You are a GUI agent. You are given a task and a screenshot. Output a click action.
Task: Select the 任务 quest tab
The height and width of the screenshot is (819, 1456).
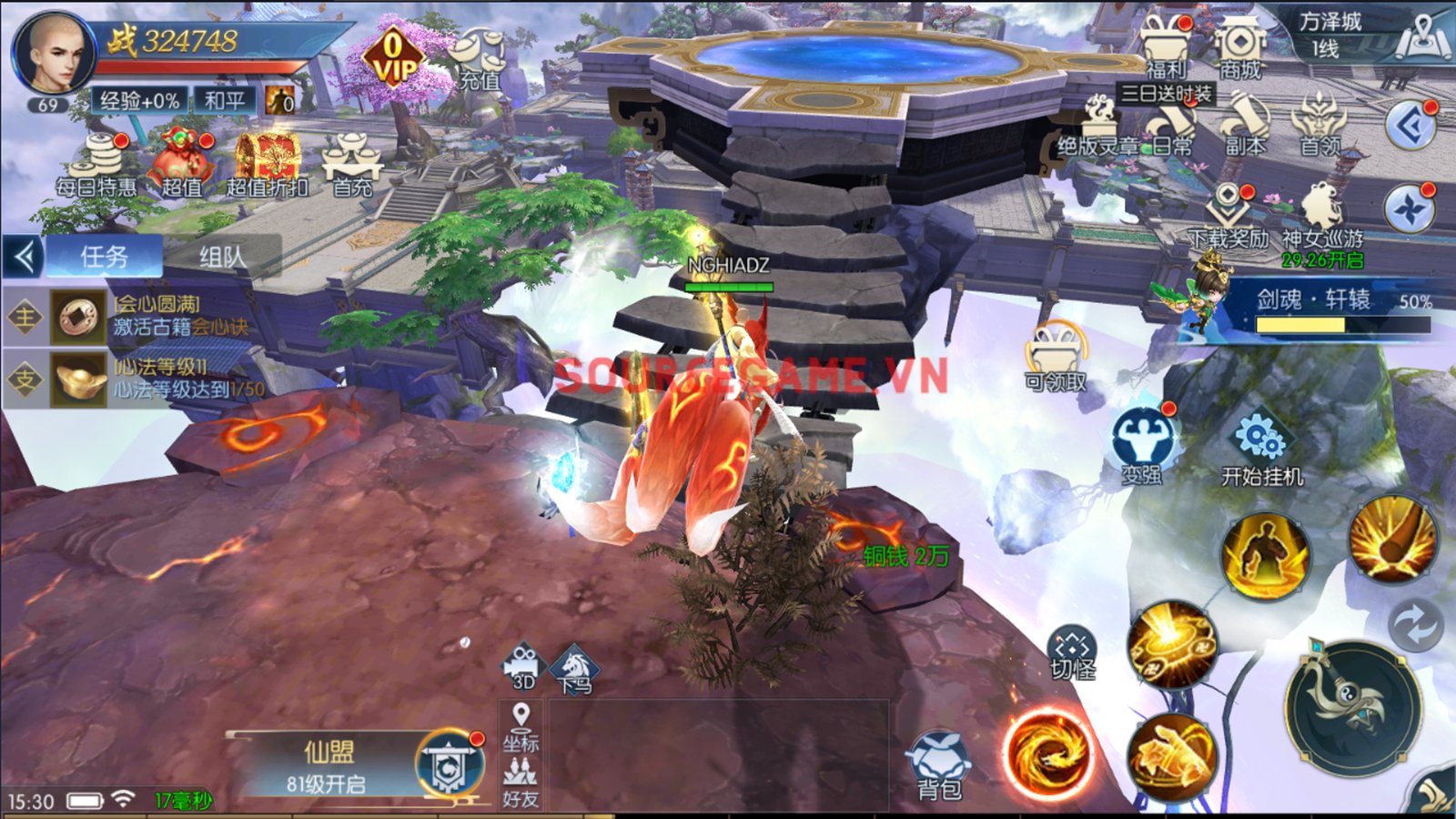click(x=105, y=258)
